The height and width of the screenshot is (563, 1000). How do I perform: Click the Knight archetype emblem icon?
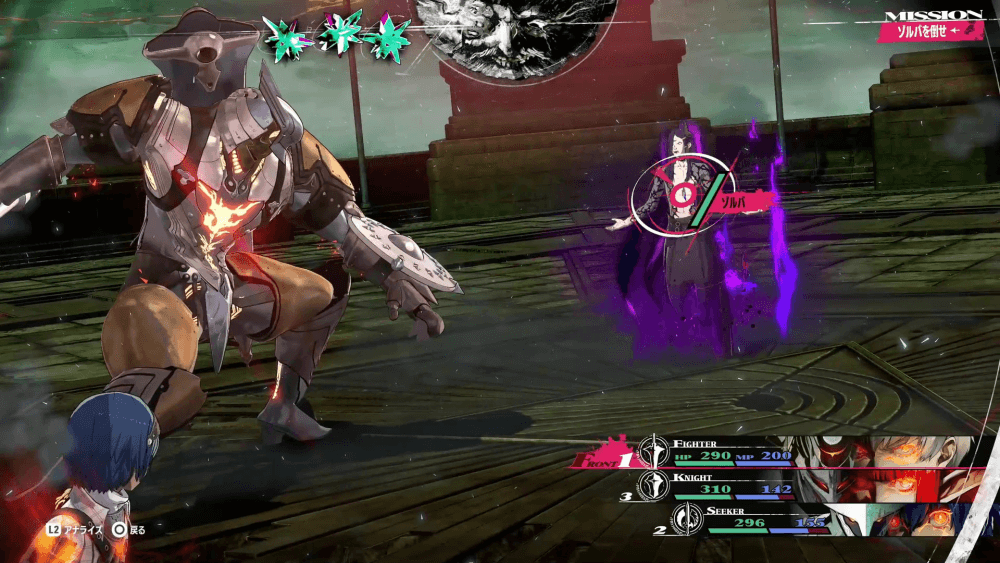click(x=653, y=486)
